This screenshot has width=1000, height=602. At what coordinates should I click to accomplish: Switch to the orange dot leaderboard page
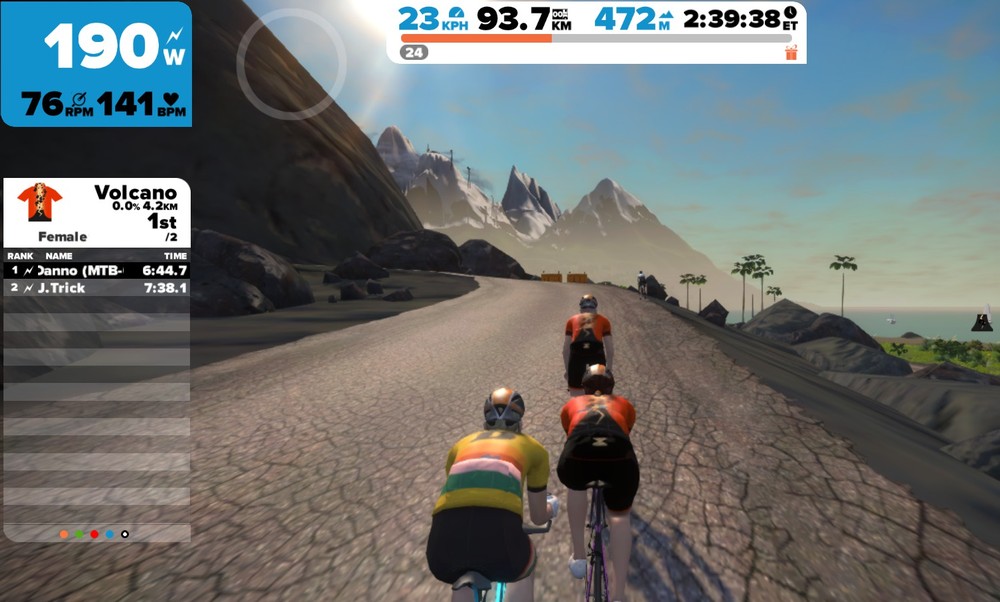point(64,534)
